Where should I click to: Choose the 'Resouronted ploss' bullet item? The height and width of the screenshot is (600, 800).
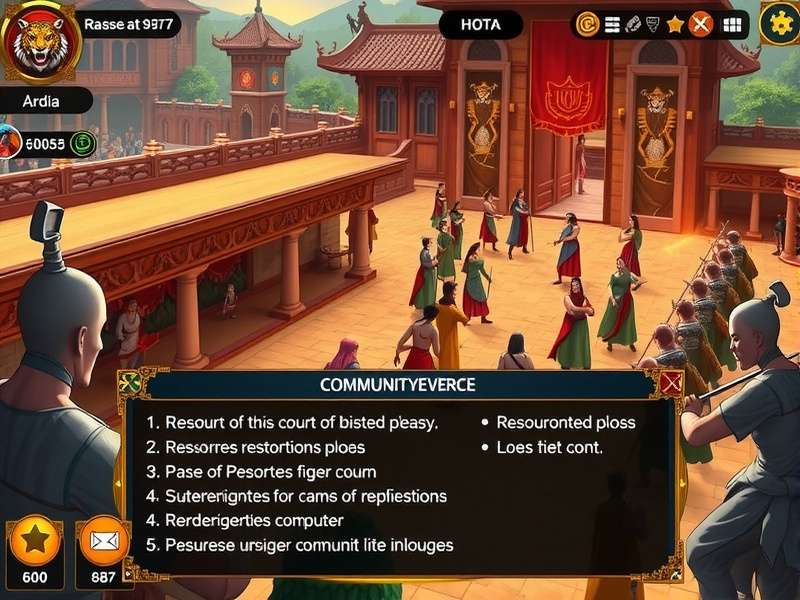pos(565,423)
